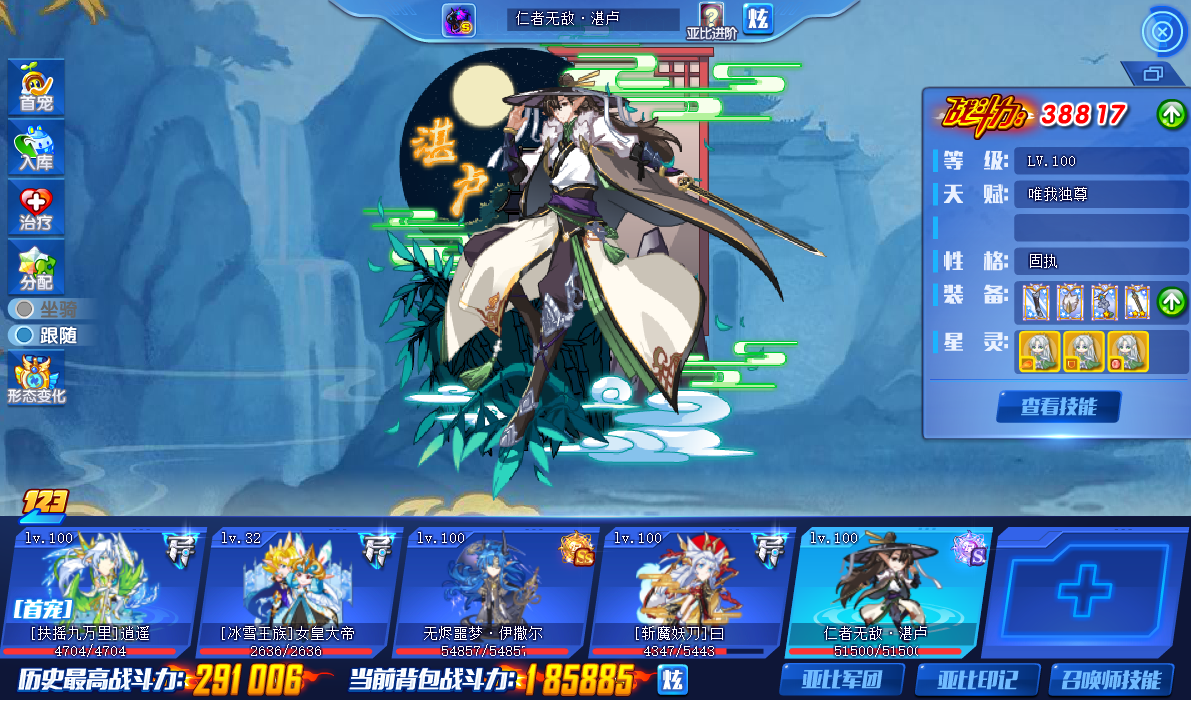This screenshot has height=701, width=1191.
Task: Open 召唤师技能 summoner skills
Action: point(1111,680)
